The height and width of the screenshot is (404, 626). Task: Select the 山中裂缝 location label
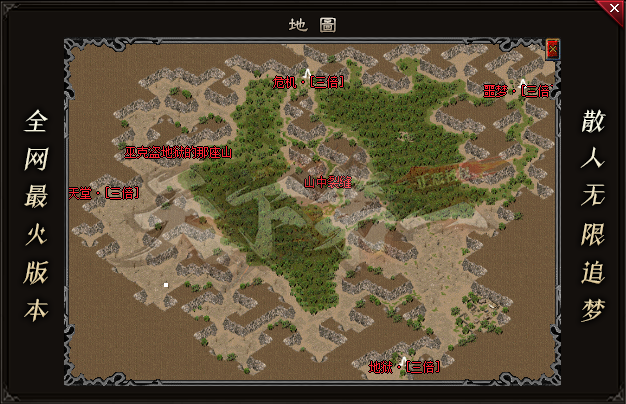(x=328, y=182)
